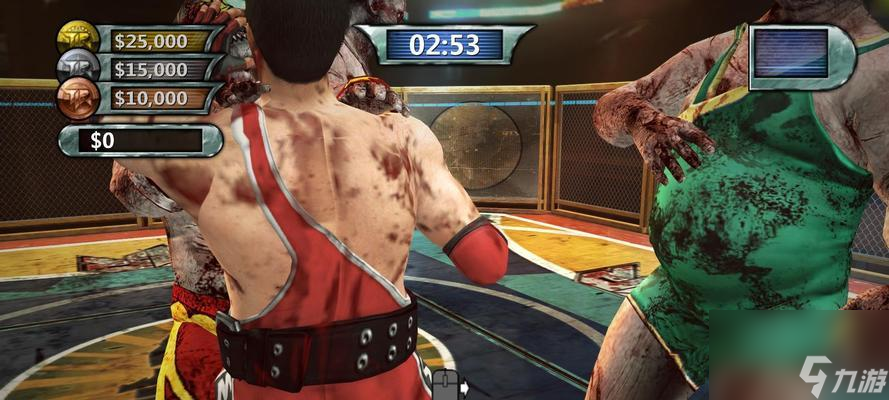Choose the bronze medal icon
Image resolution: width=889 pixels, height=400 pixels.
(79, 98)
